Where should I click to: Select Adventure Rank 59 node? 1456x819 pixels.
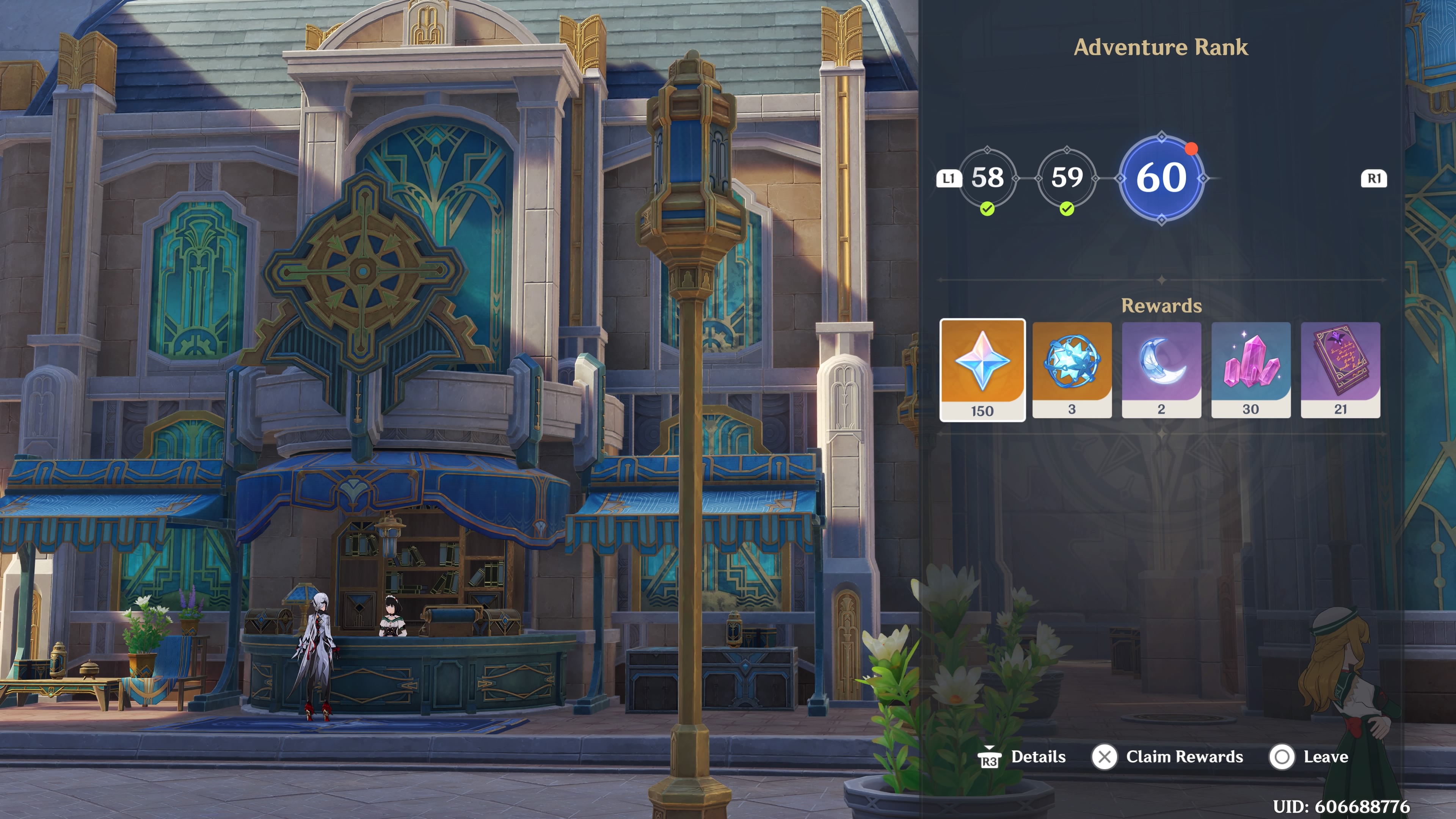coord(1067,178)
